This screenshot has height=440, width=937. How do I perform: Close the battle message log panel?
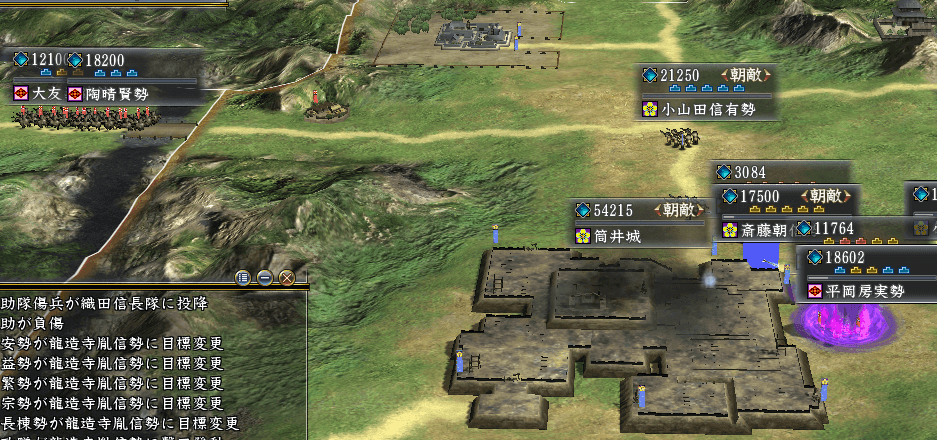tap(287, 278)
